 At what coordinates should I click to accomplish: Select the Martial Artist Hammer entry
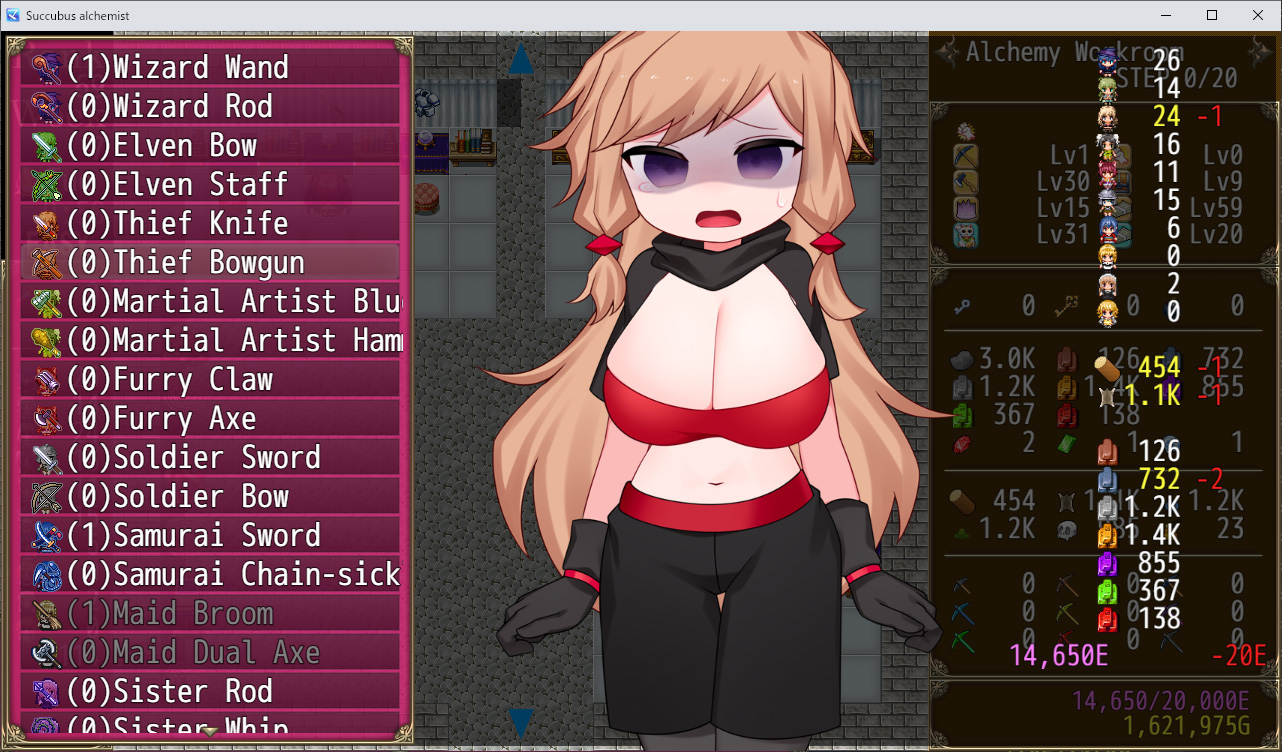pos(210,340)
